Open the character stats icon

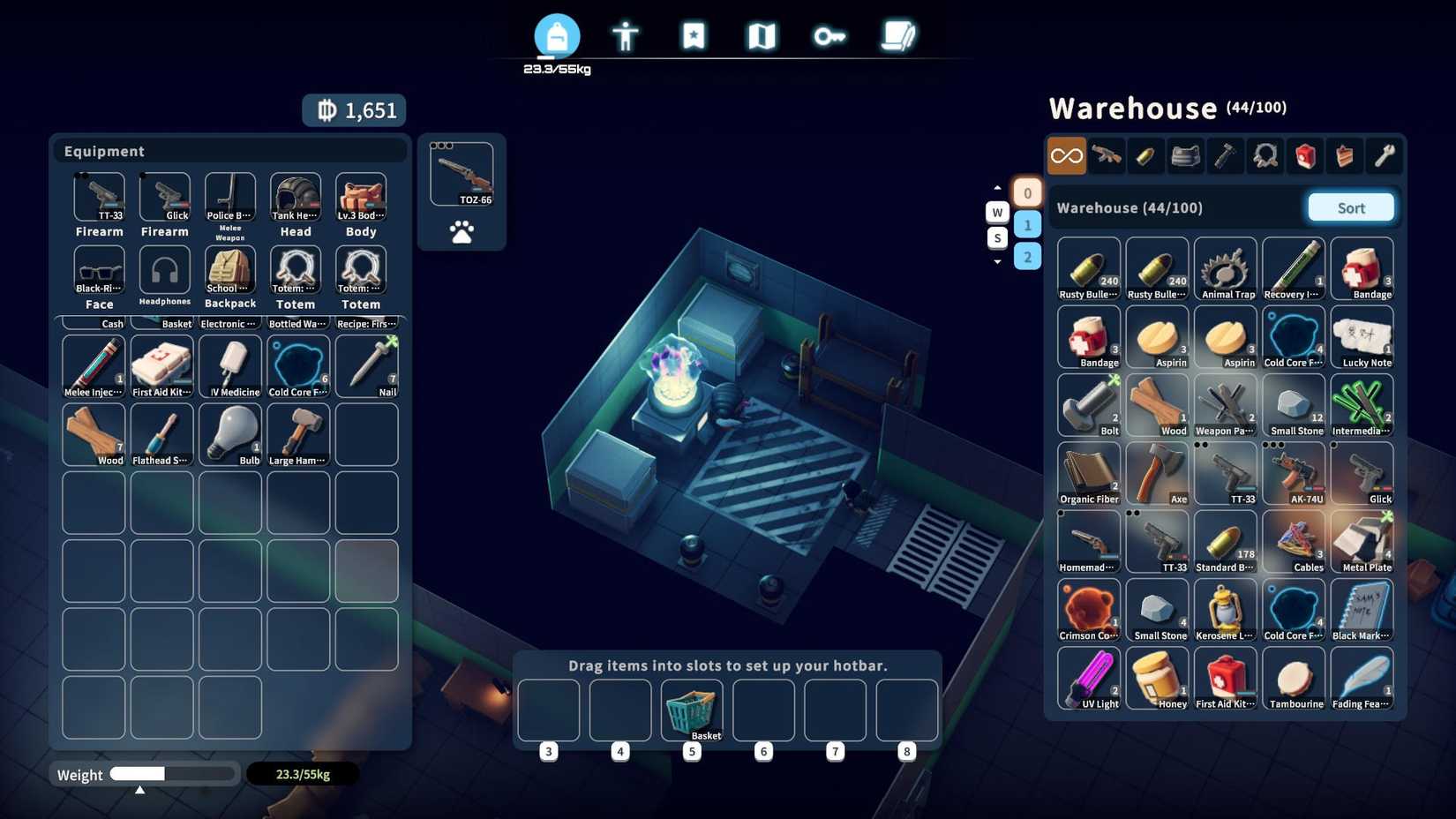tap(626, 36)
